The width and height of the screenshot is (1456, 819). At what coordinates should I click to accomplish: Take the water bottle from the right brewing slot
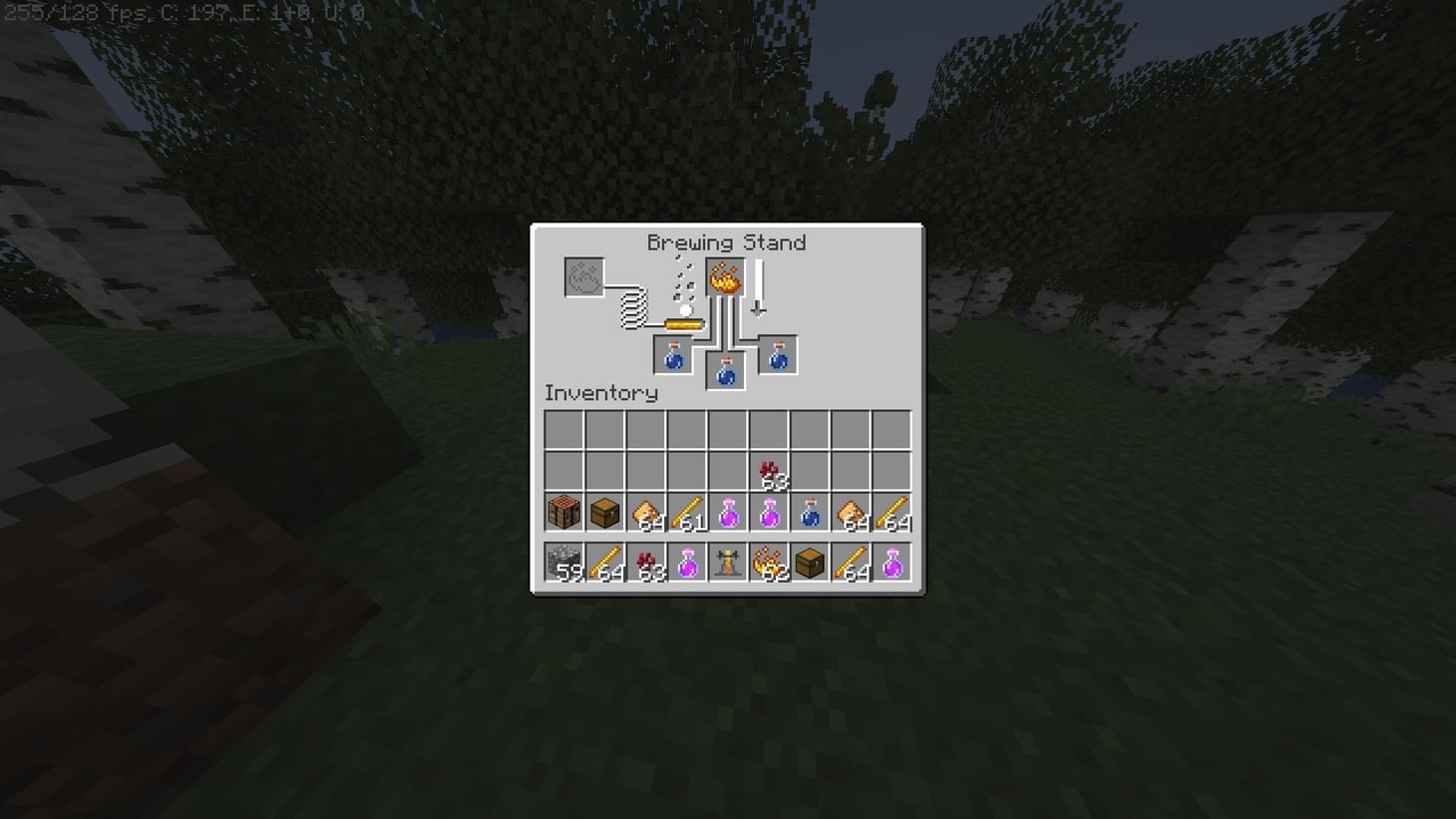click(x=777, y=356)
